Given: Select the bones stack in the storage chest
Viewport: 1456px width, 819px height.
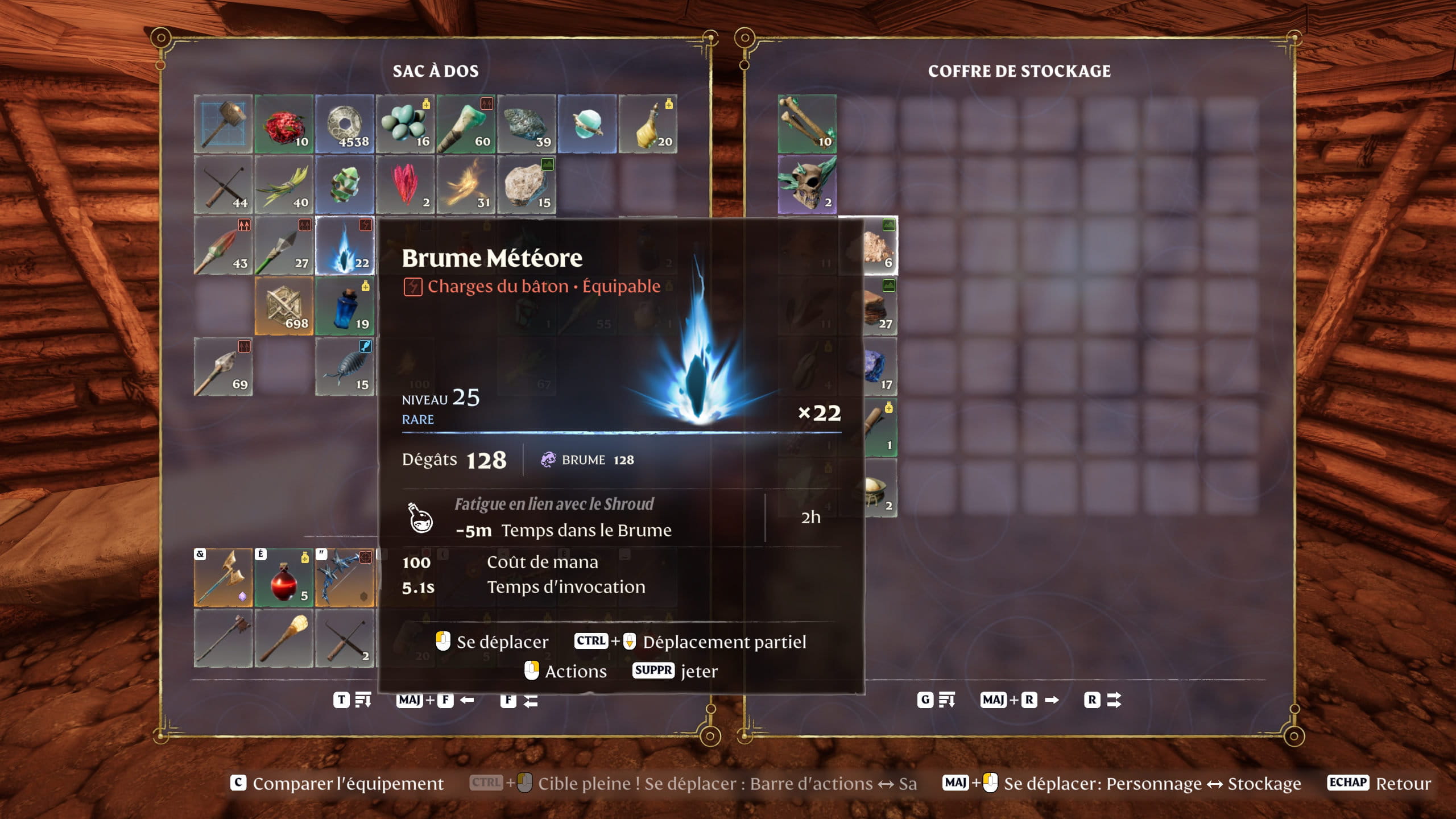Looking at the screenshot, I should [807, 124].
